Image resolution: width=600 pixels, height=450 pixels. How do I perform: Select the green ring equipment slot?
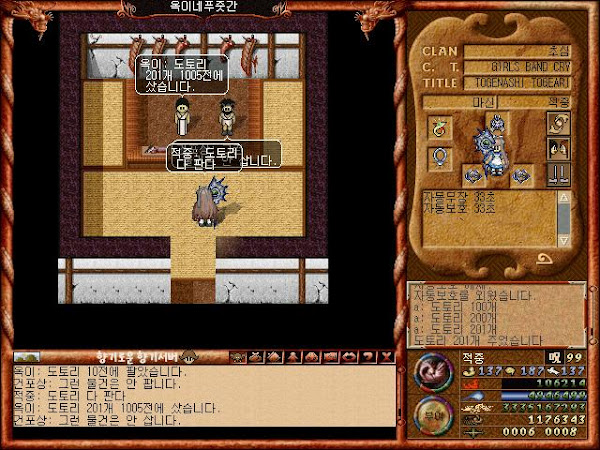click(438, 126)
